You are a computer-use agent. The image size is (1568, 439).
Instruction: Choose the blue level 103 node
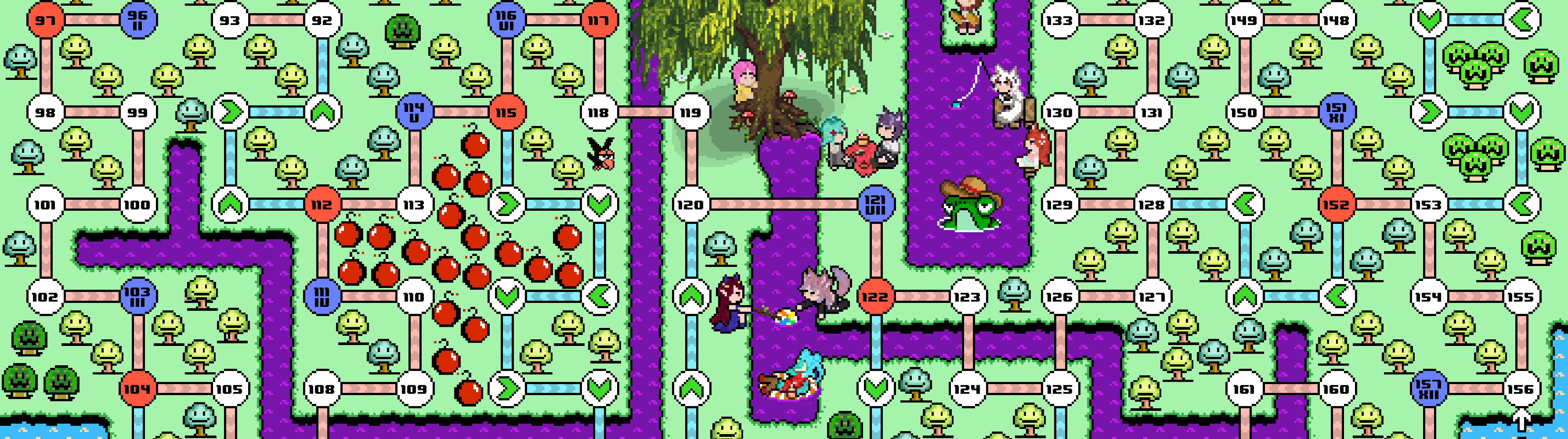click(138, 297)
